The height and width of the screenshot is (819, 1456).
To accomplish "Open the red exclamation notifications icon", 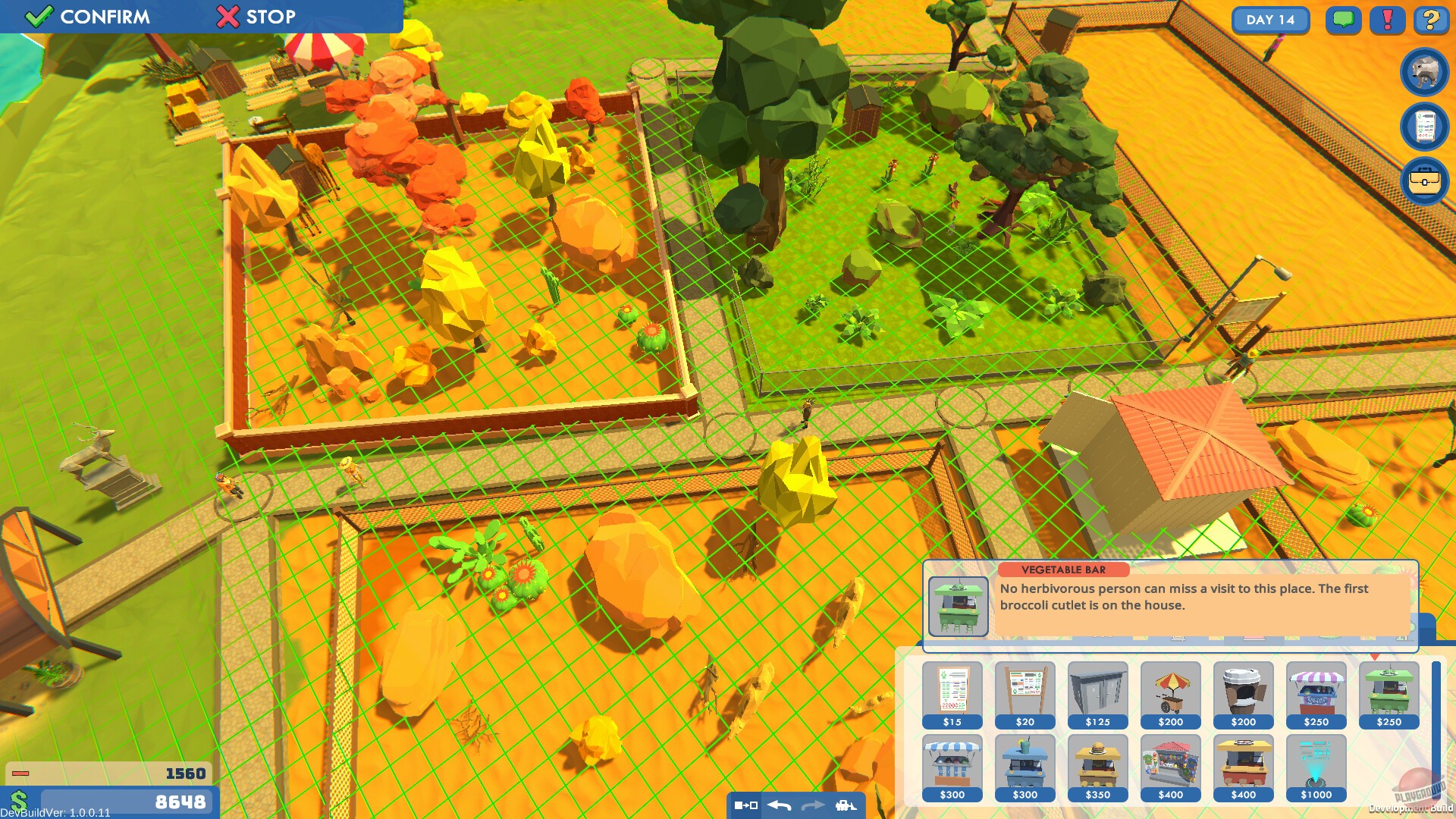I will [1387, 20].
